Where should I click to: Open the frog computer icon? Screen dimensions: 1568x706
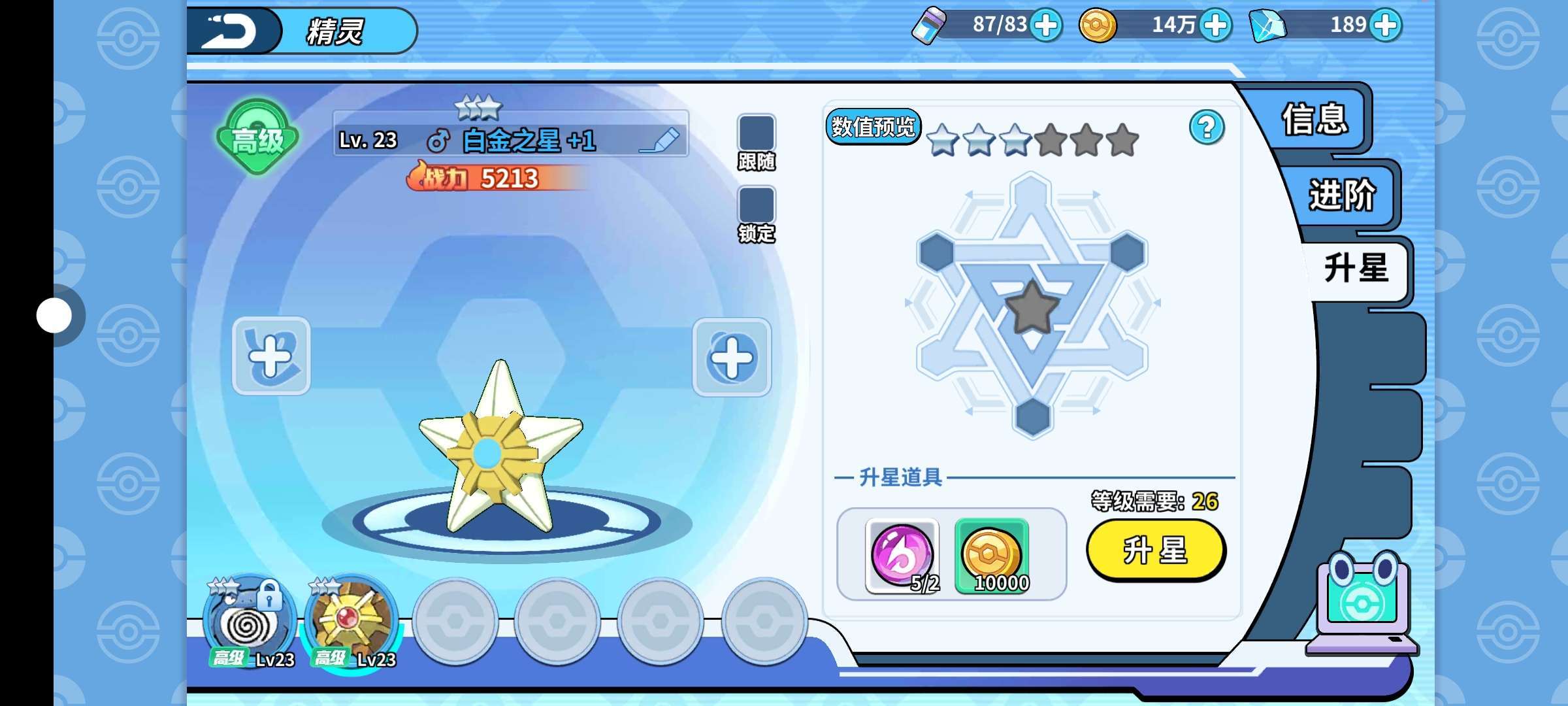pyautogui.click(x=1362, y=605)
